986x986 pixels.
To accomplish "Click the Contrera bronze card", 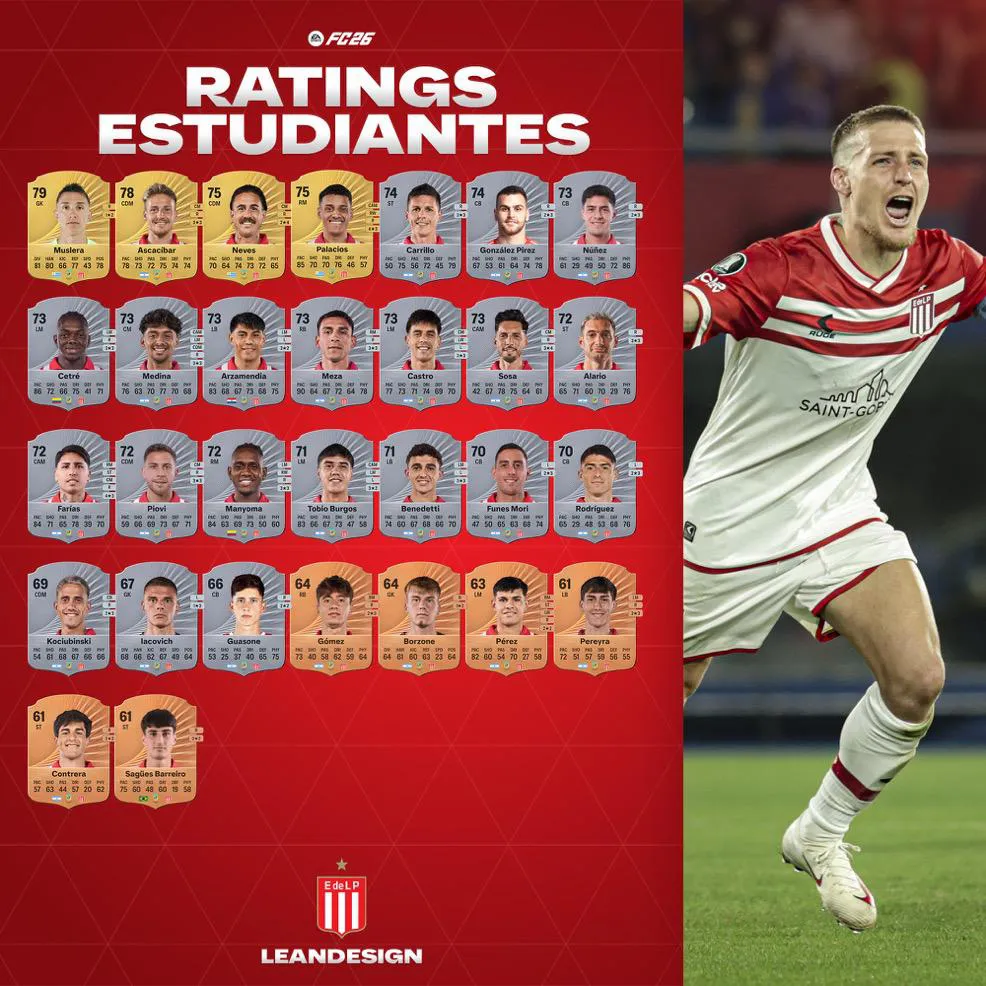I will click(x=68, y=751).
